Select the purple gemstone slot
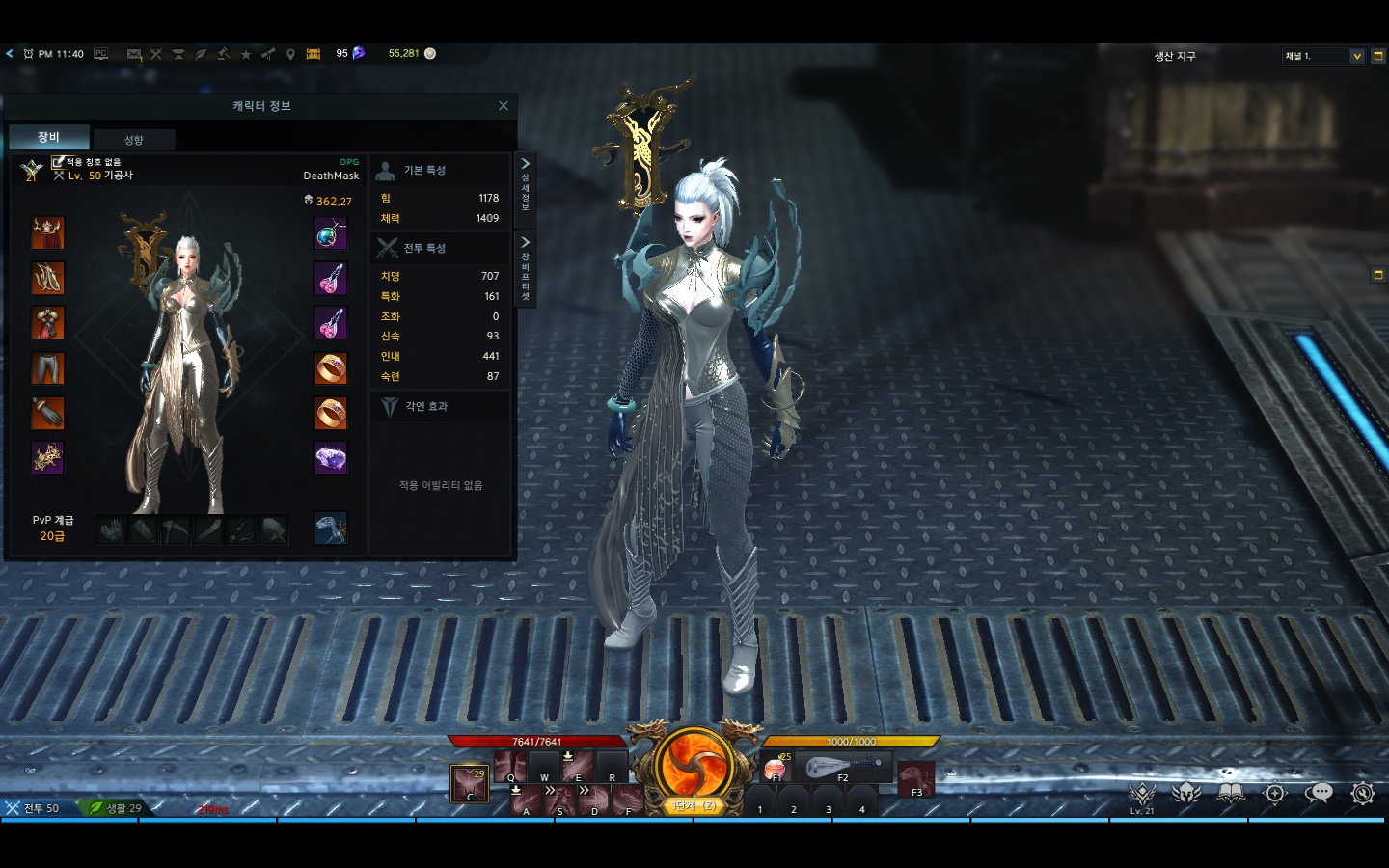 [x=330, y=458]
